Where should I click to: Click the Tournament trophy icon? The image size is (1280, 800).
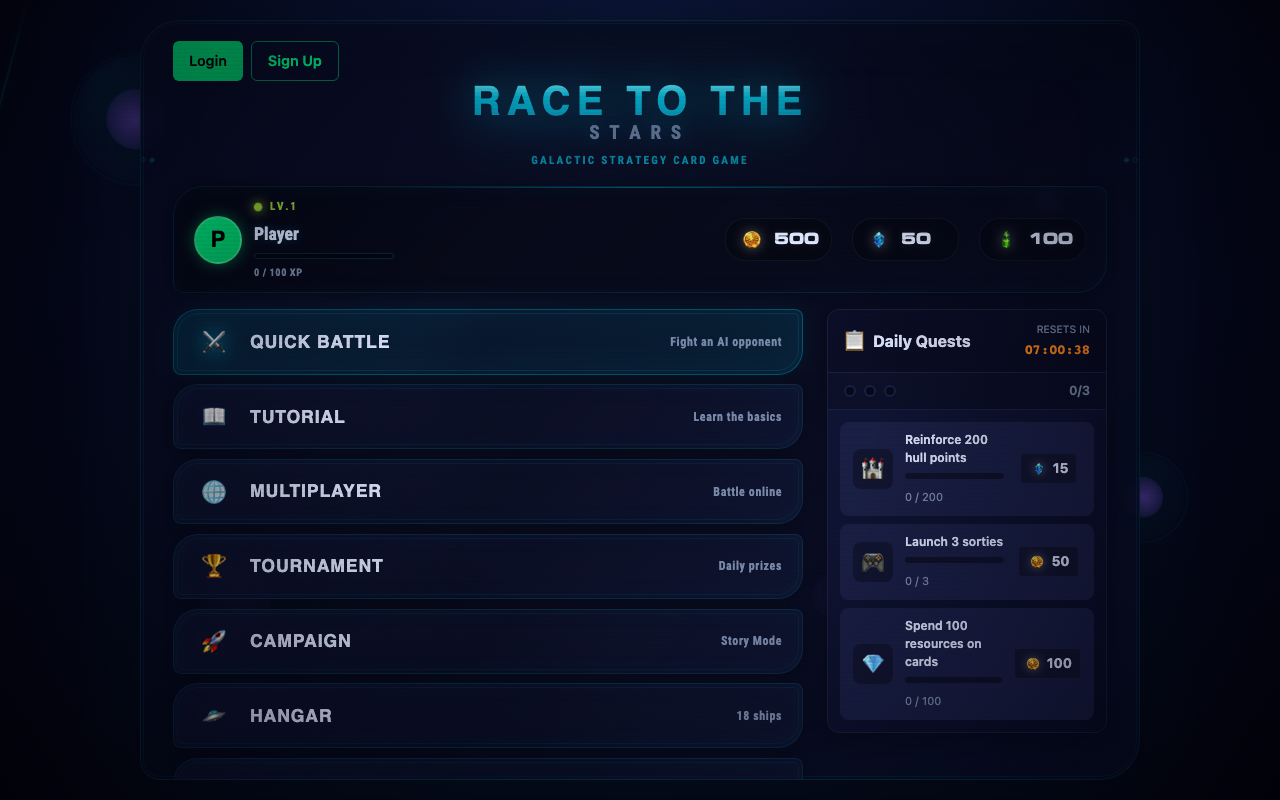213,566
